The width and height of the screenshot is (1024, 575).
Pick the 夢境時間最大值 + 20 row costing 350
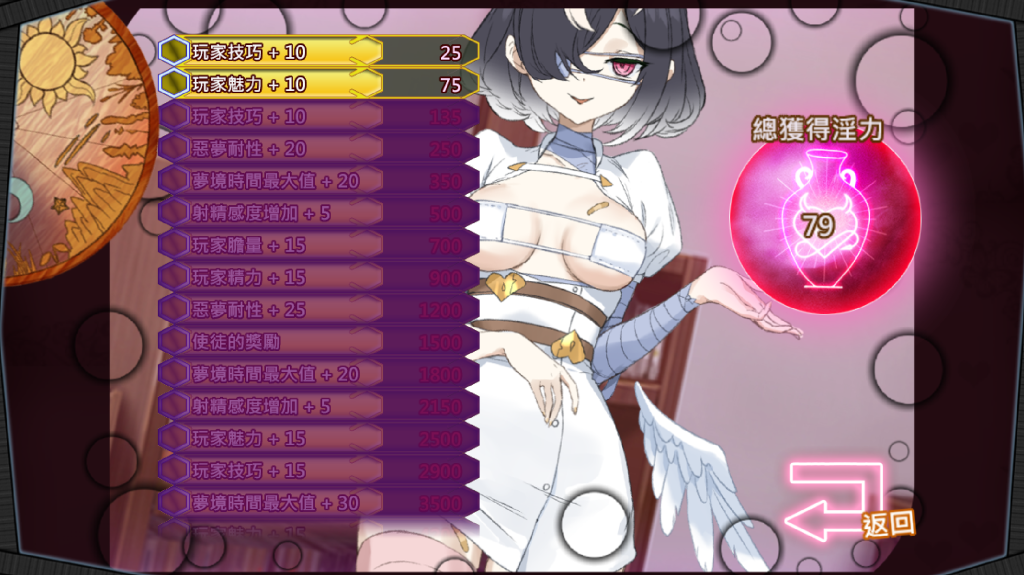coord(318,181)
